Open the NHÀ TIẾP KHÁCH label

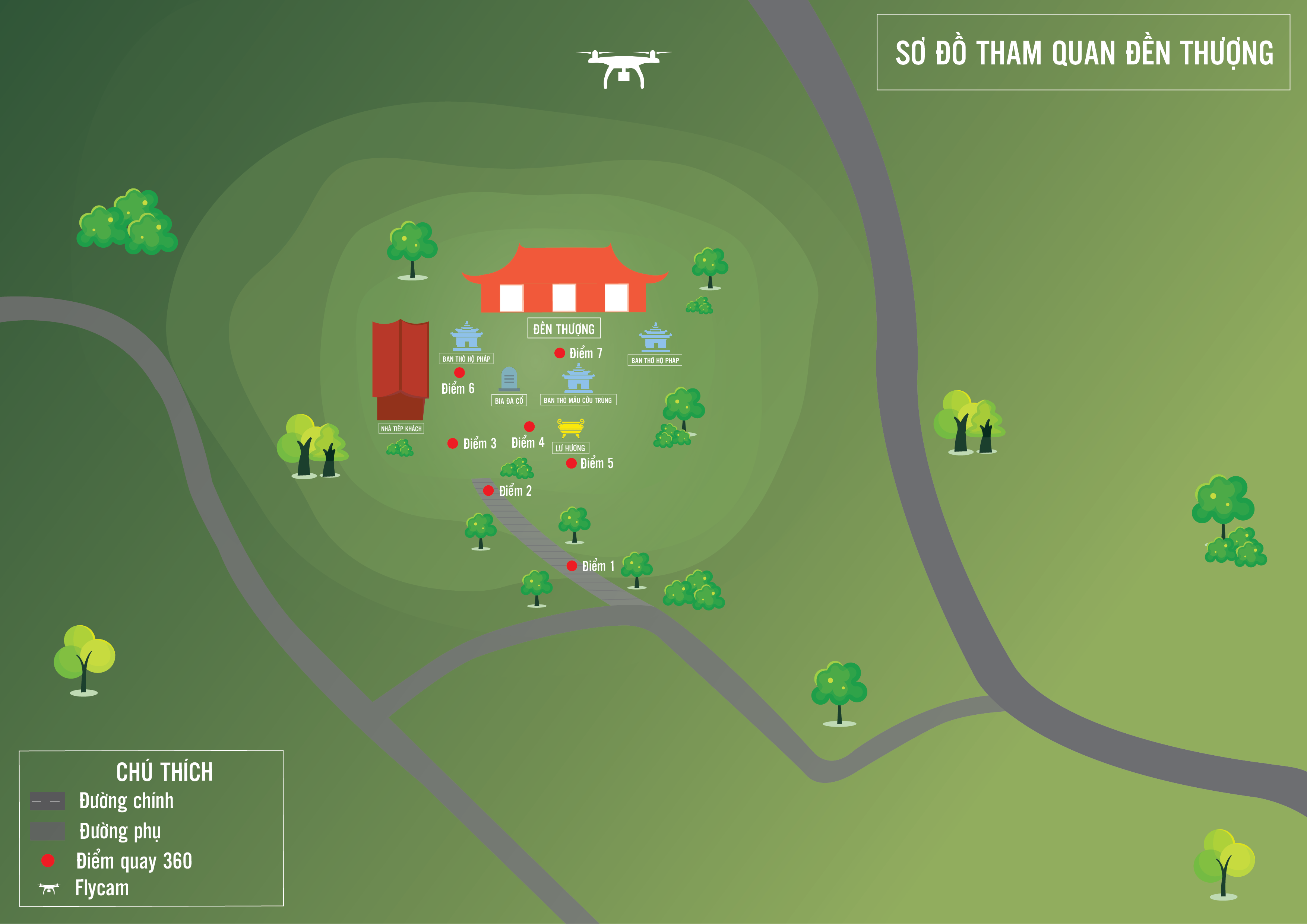pyautogui.click(x=401, y=428)
